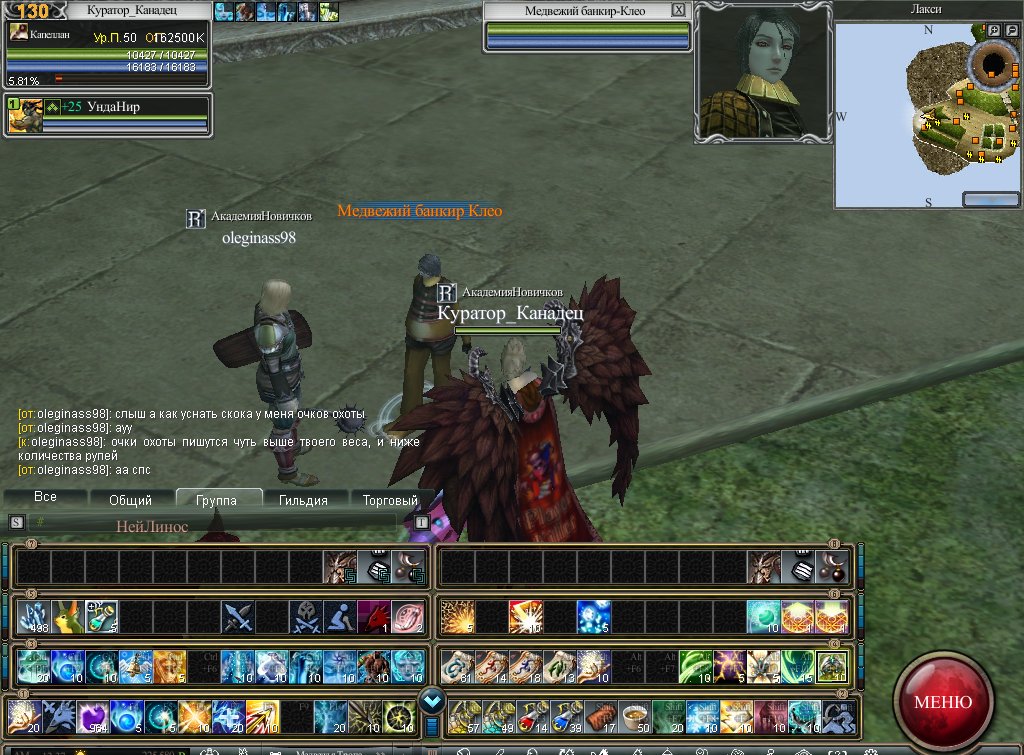Select the Группа chat tab
This screenshot has height=755, width=1024.
click(x=217, y=500)
